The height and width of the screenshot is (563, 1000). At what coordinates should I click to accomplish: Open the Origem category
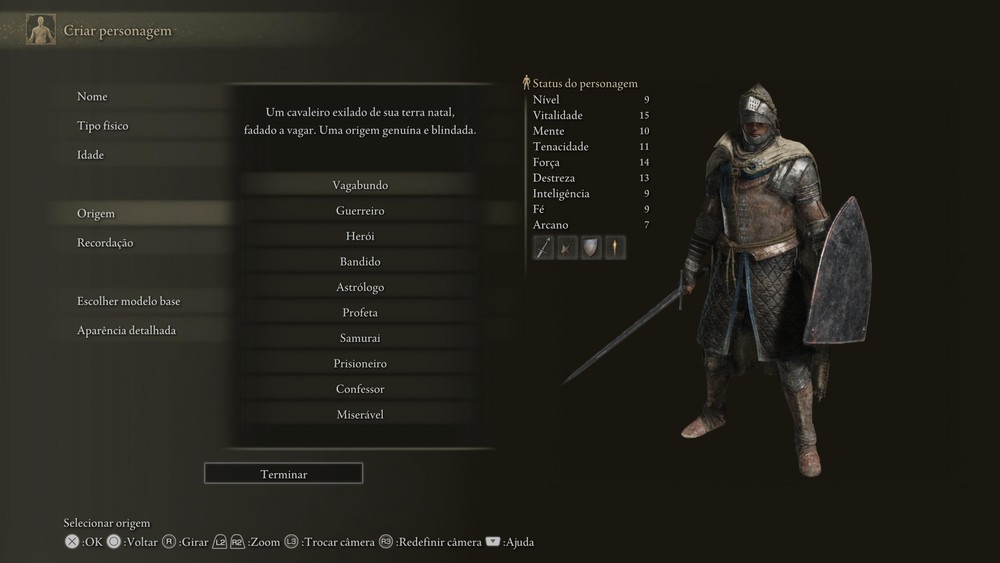coord(96,214)
